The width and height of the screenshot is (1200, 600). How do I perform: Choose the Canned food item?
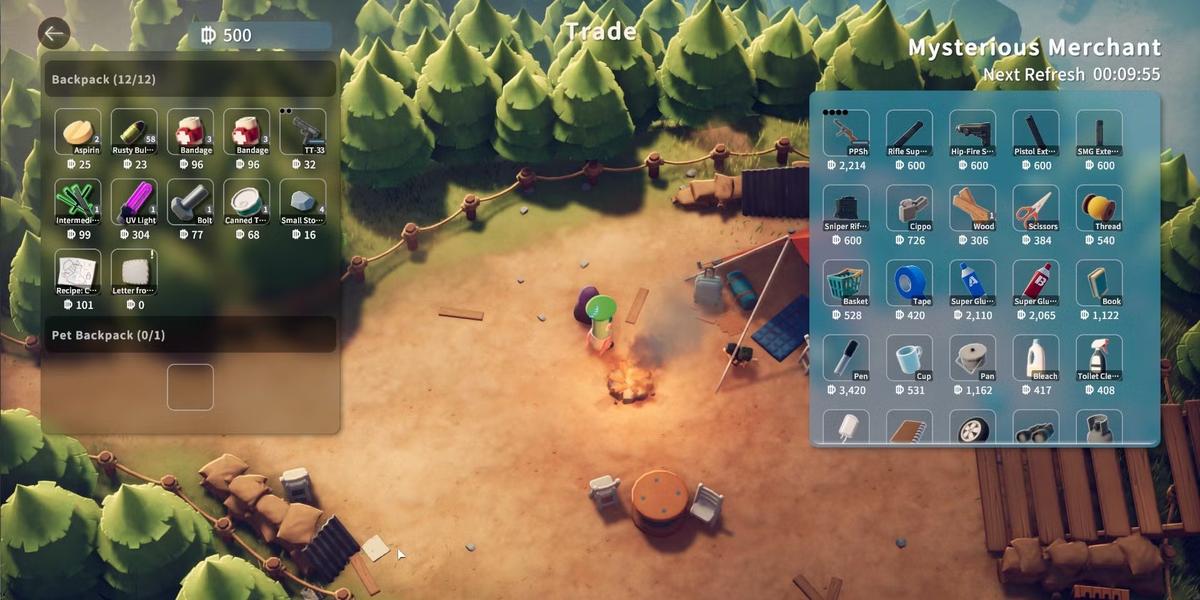246,203
